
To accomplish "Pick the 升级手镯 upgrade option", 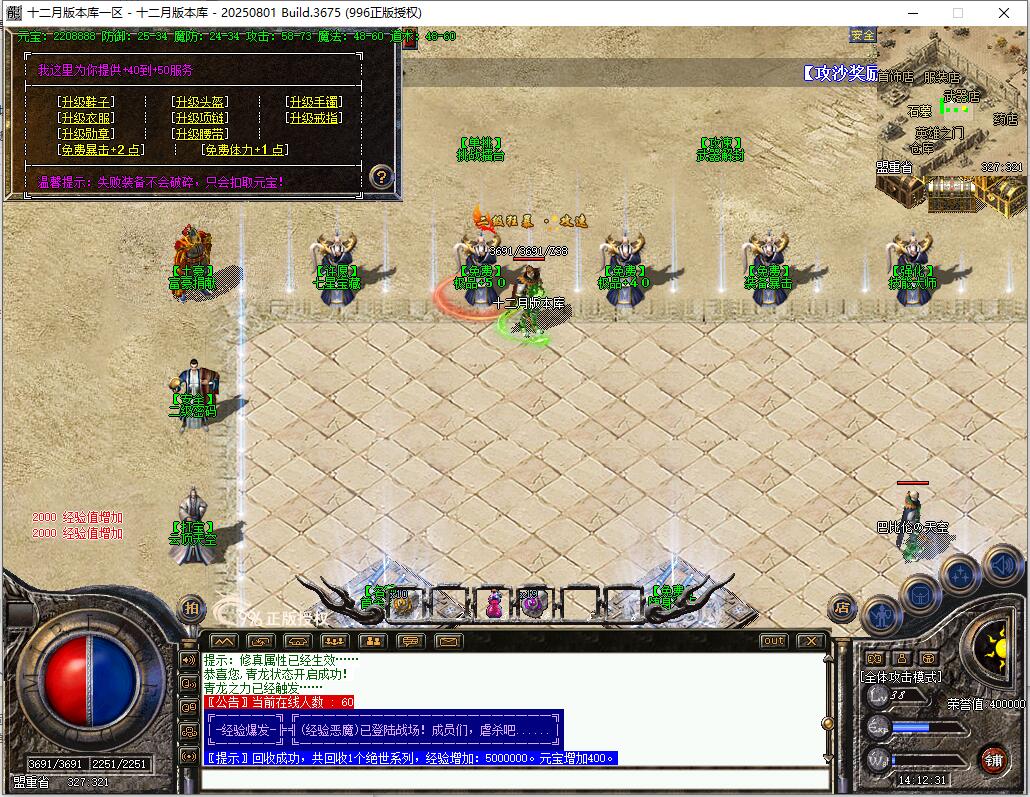I will 314,102.
